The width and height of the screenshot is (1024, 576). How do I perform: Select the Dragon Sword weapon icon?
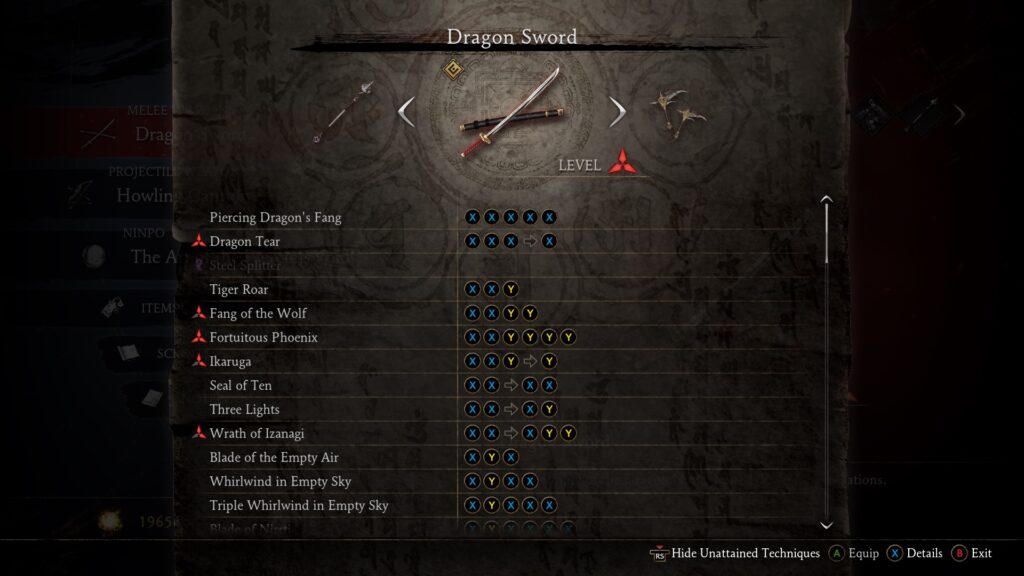tap(511, 113)
